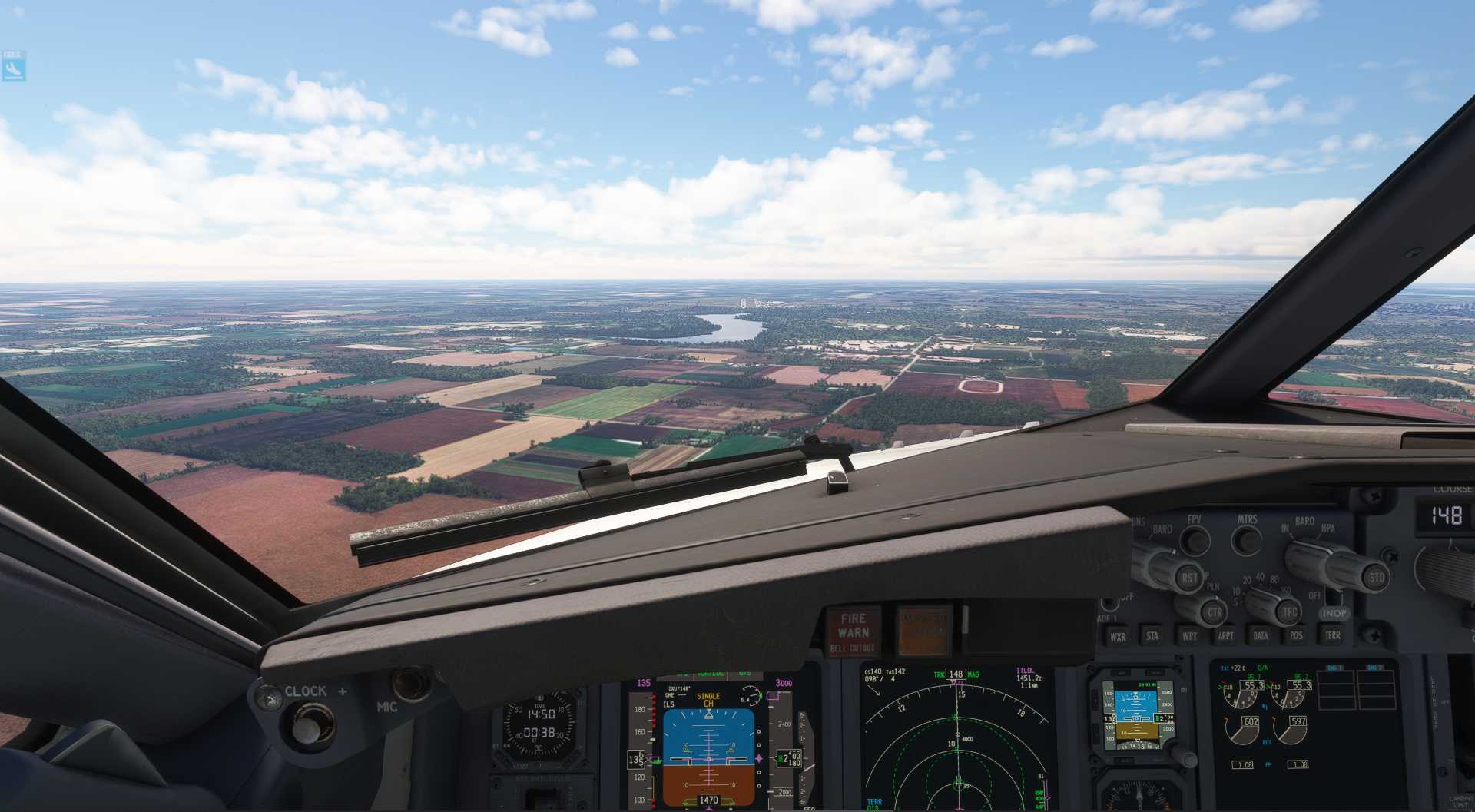Click the RST minimums reset button

tap(1188, 577)
